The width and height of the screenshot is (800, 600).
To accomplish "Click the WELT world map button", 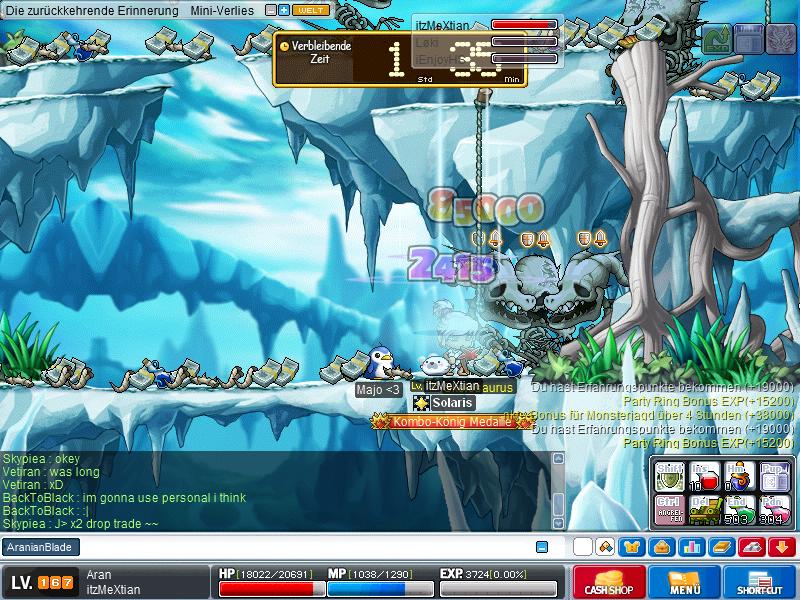I will 311,10.
